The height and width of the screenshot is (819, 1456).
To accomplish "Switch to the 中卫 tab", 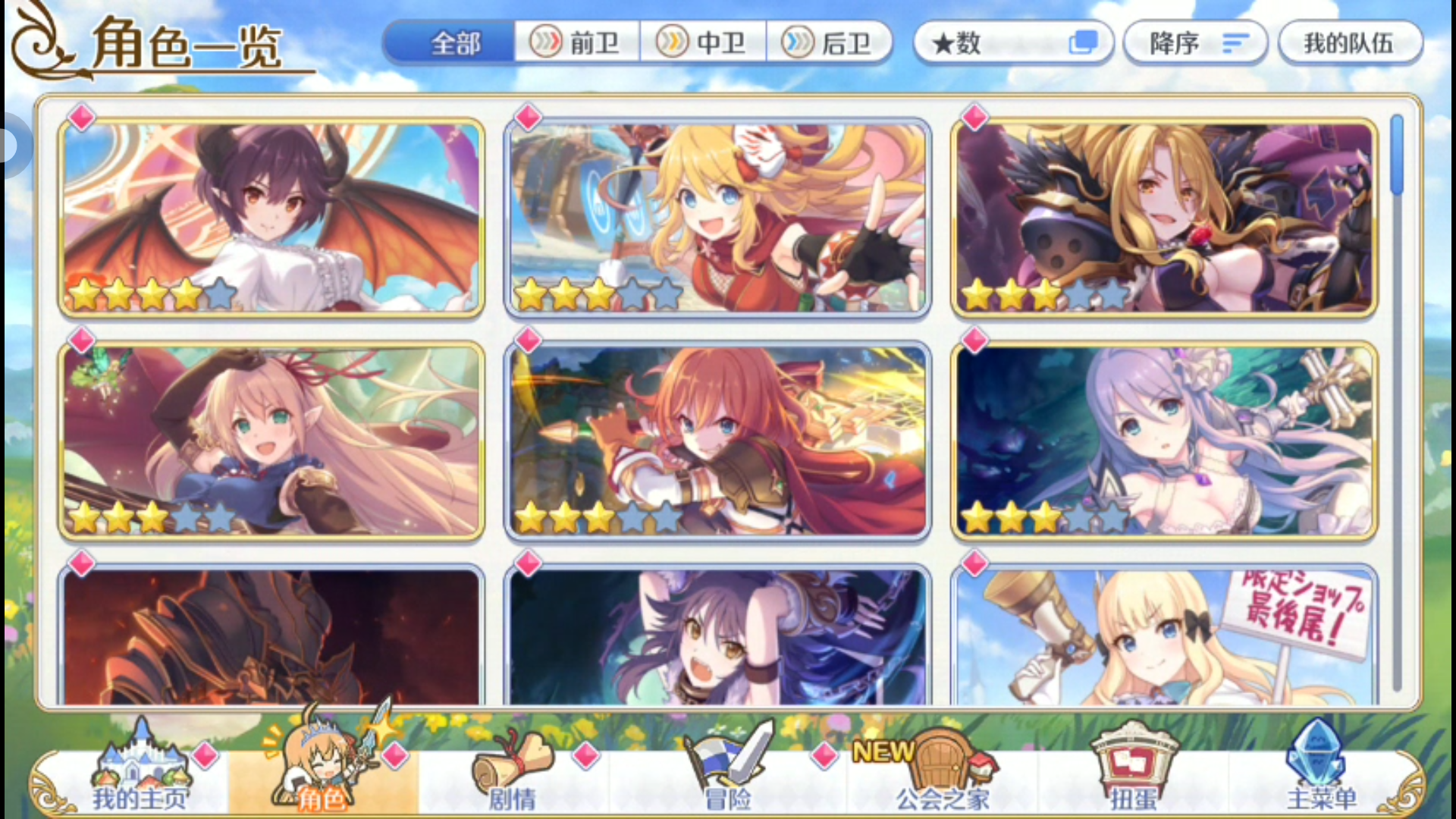I will click(x=701, y=43).
